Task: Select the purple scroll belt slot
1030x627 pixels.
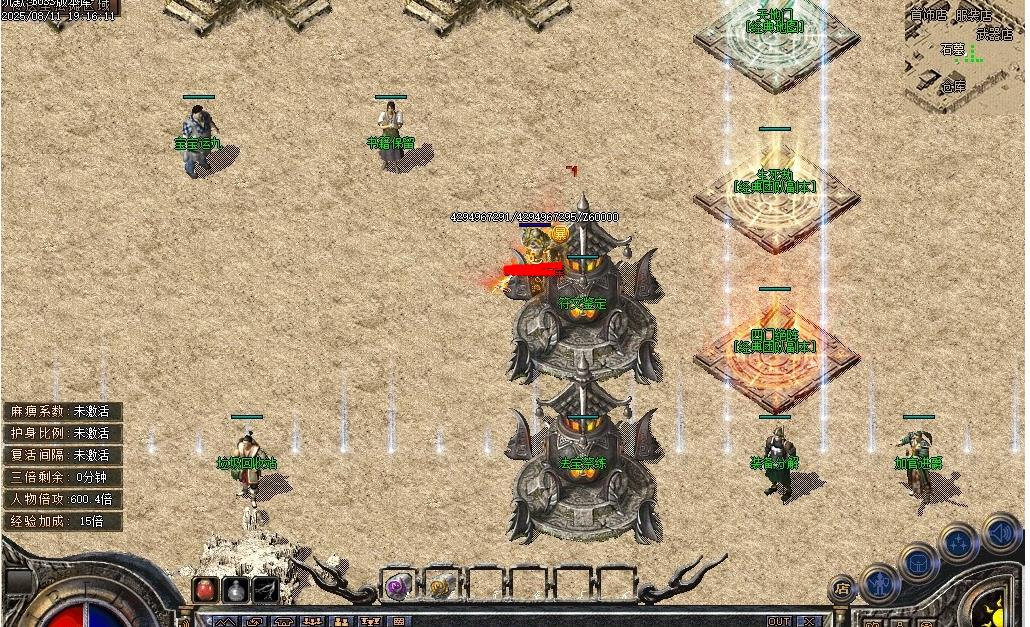Action: [397, 586]
